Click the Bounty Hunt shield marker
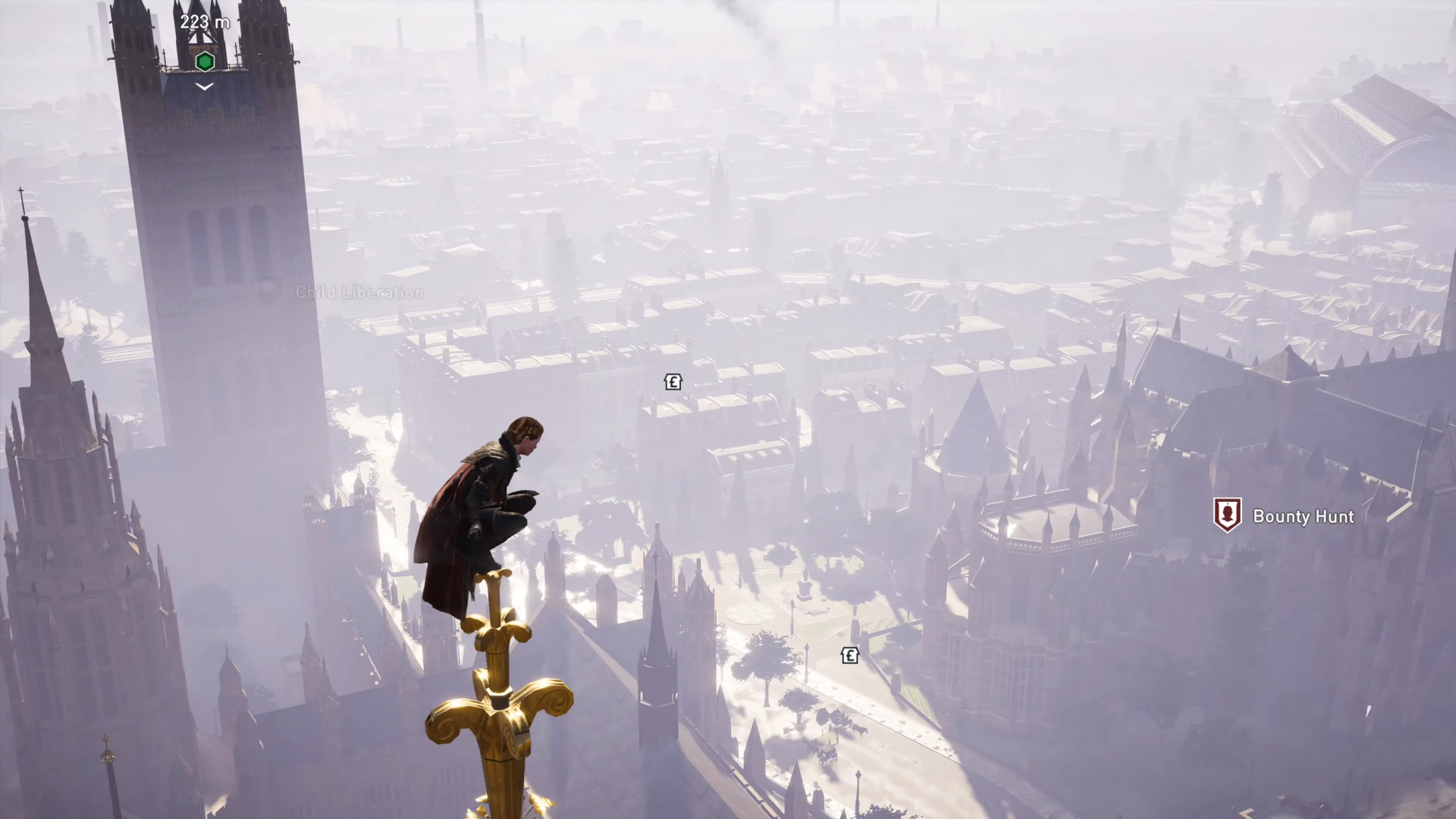Image resolution: width=1456 pixels, height=819 pixels. coord(1227,515)
